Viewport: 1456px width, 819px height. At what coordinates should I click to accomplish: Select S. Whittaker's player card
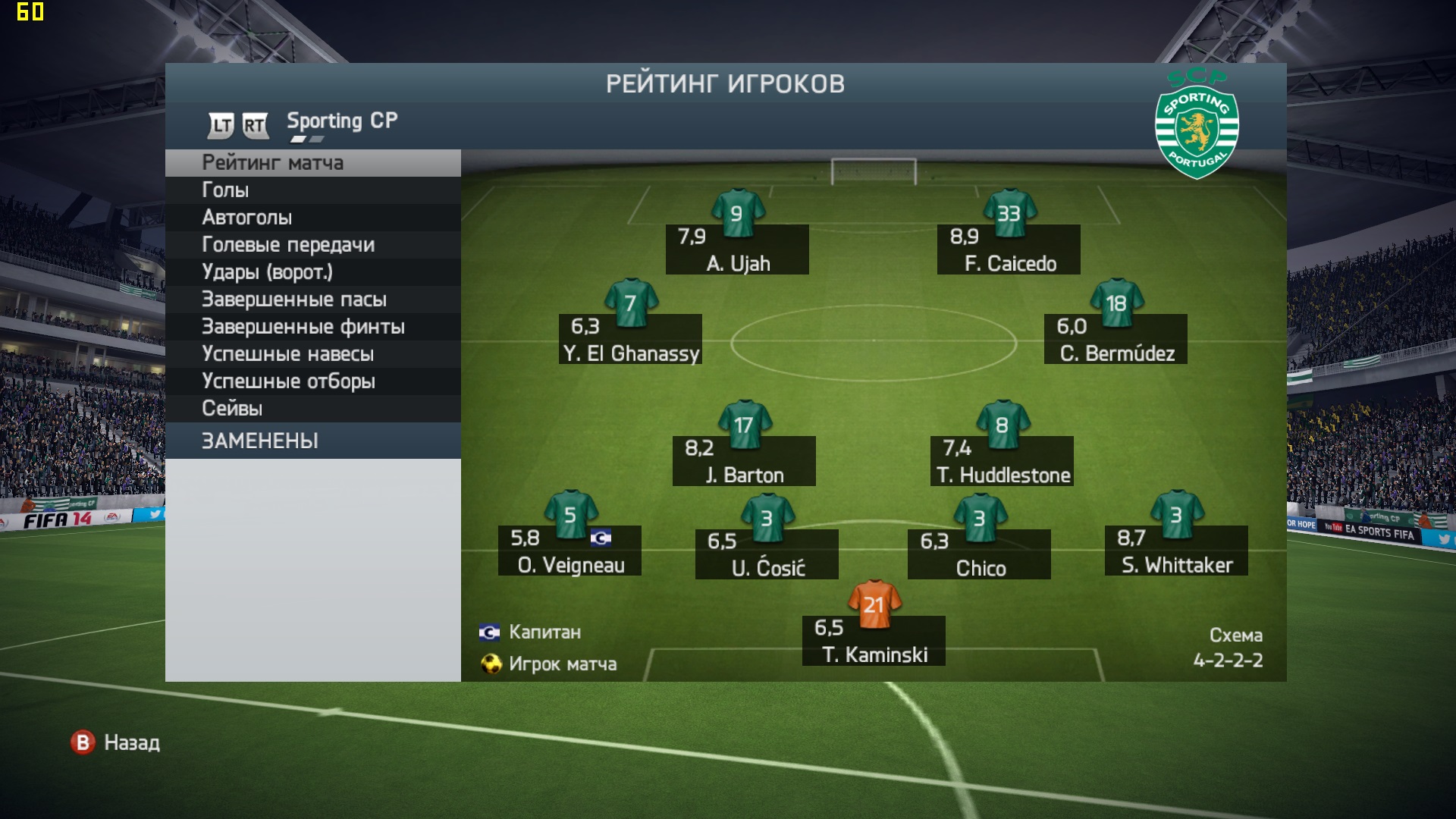tap(1176, 551)
